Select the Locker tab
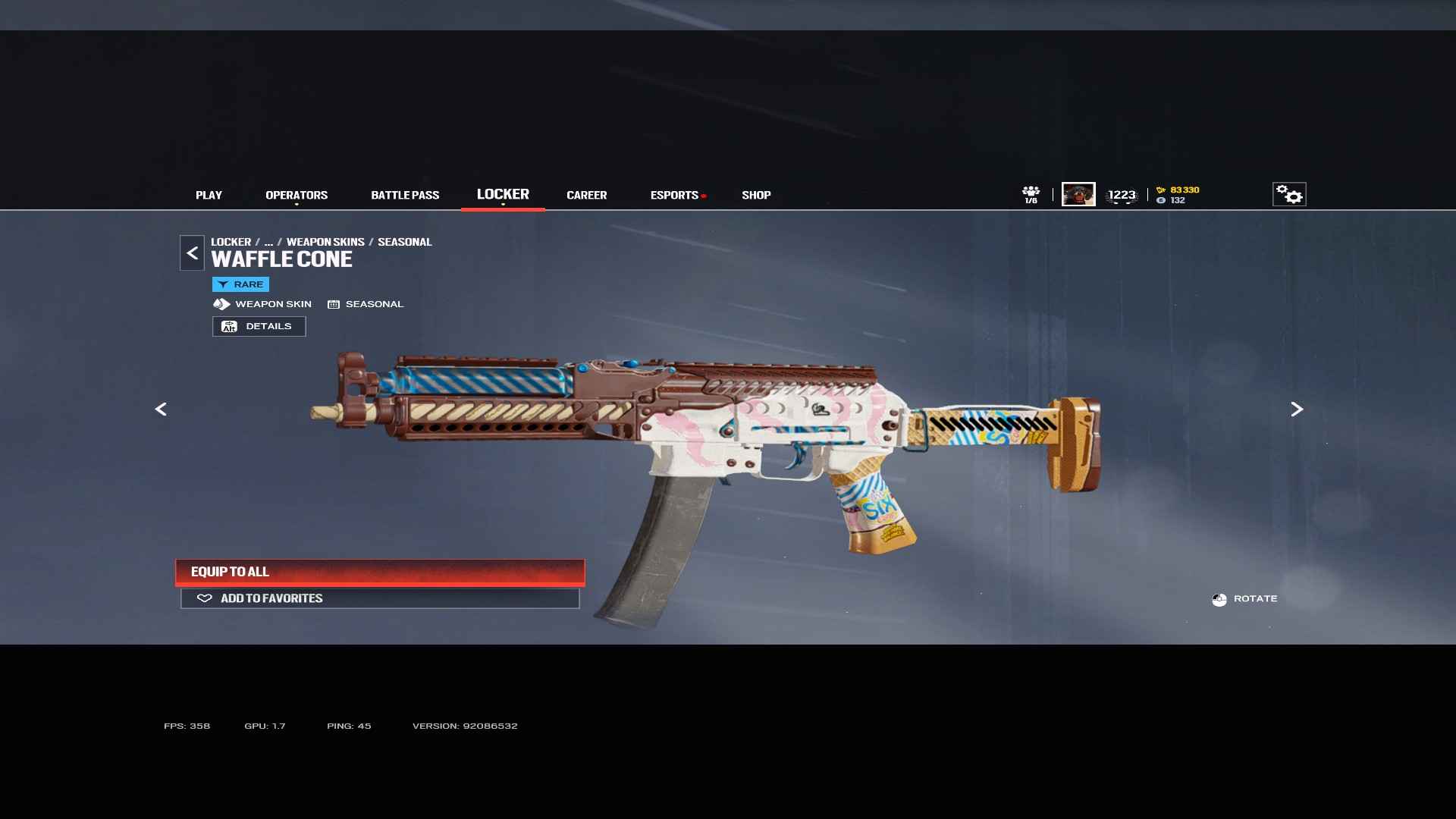 click(503, 194)
